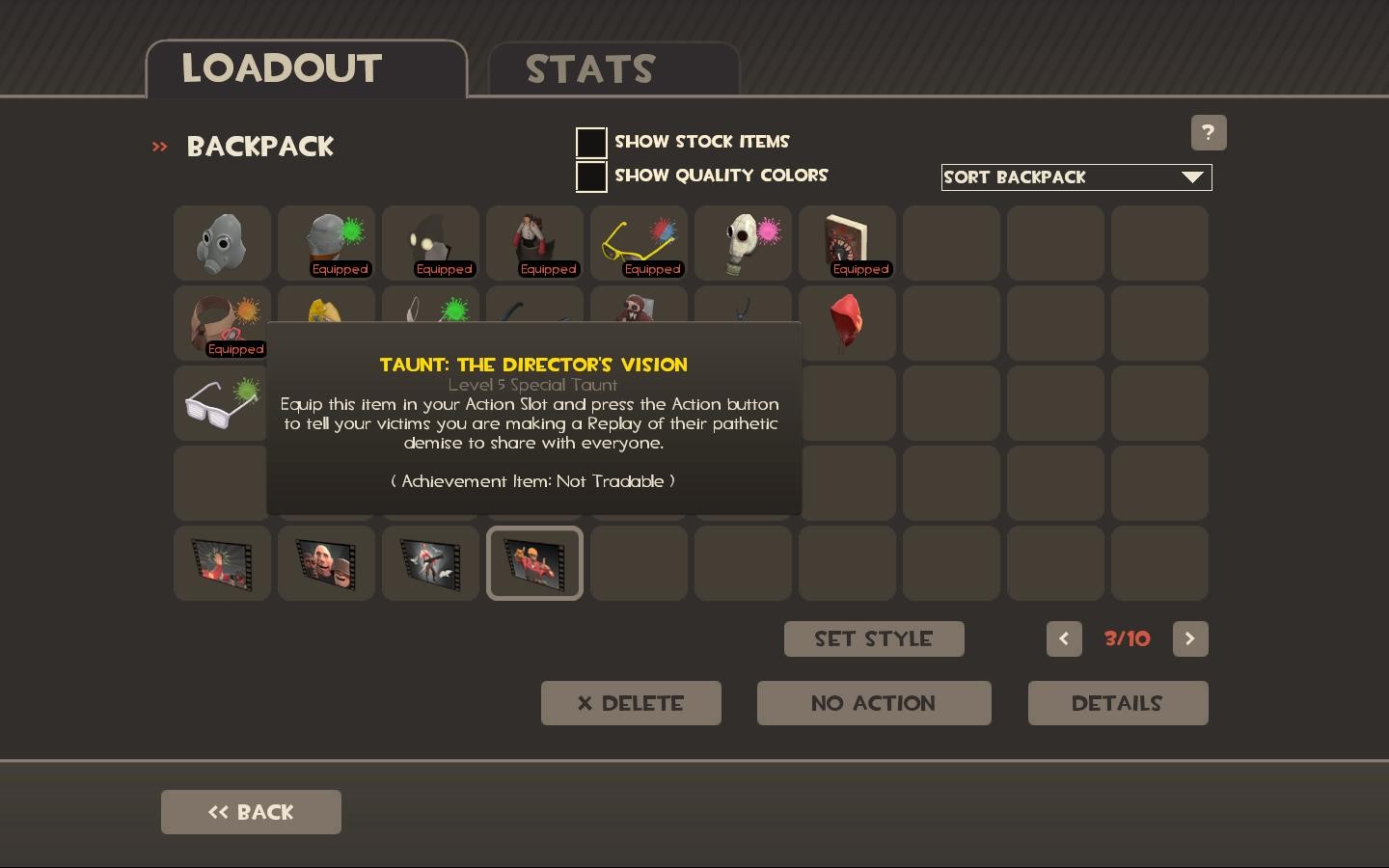The width and height of the screenshot is (1389, 868).
Task: Enable Show Stock Items
Action: (591, 143)
